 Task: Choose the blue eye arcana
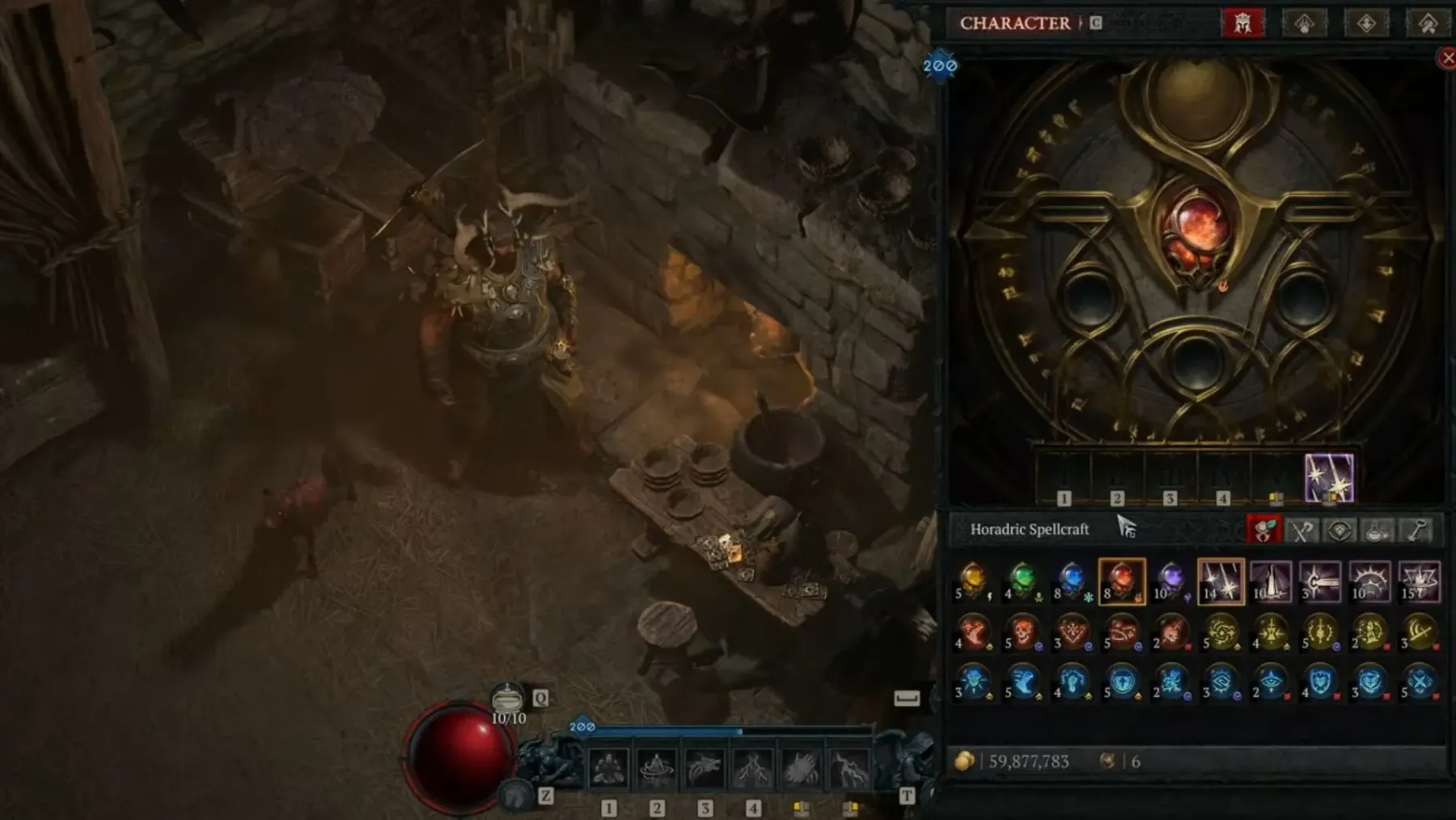[x=1270, y=683]
